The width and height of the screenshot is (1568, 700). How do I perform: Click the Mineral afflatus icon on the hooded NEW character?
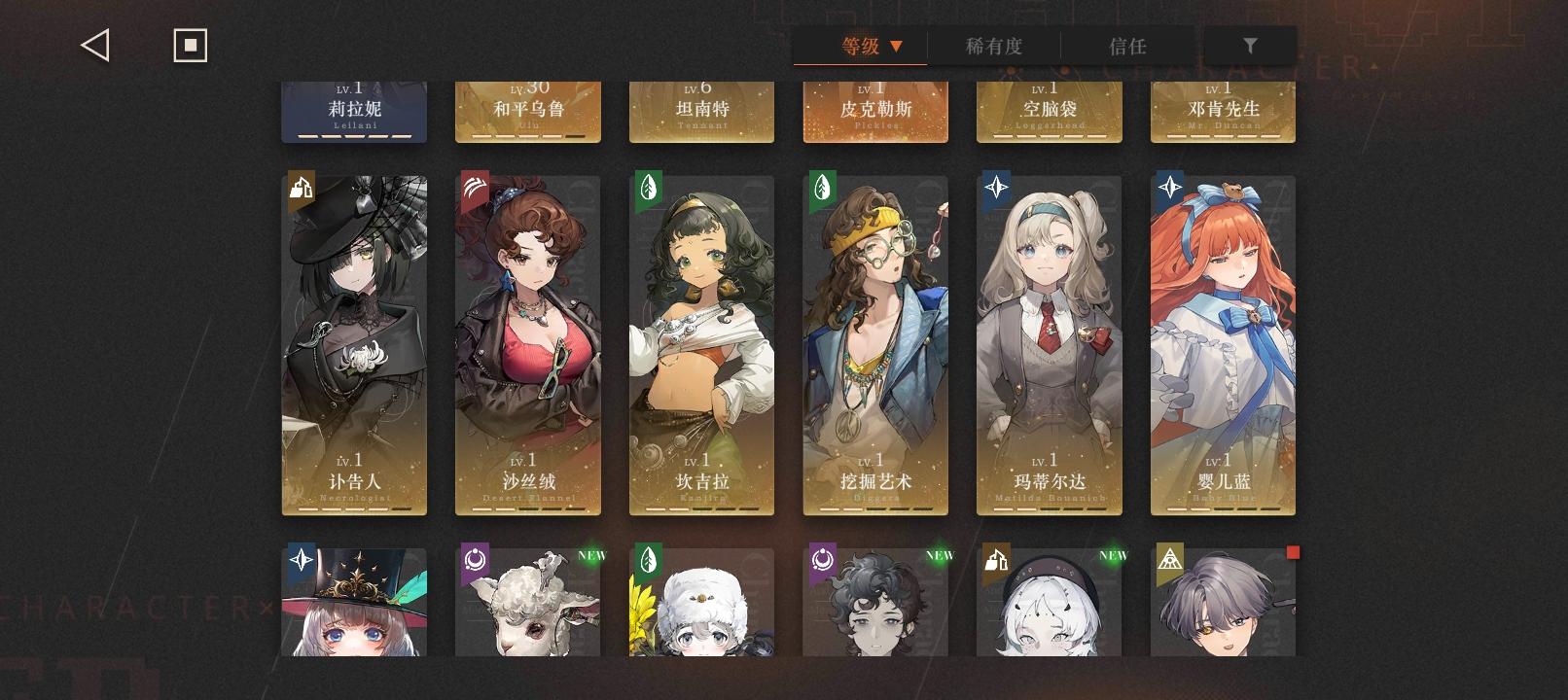pos(996,559)
